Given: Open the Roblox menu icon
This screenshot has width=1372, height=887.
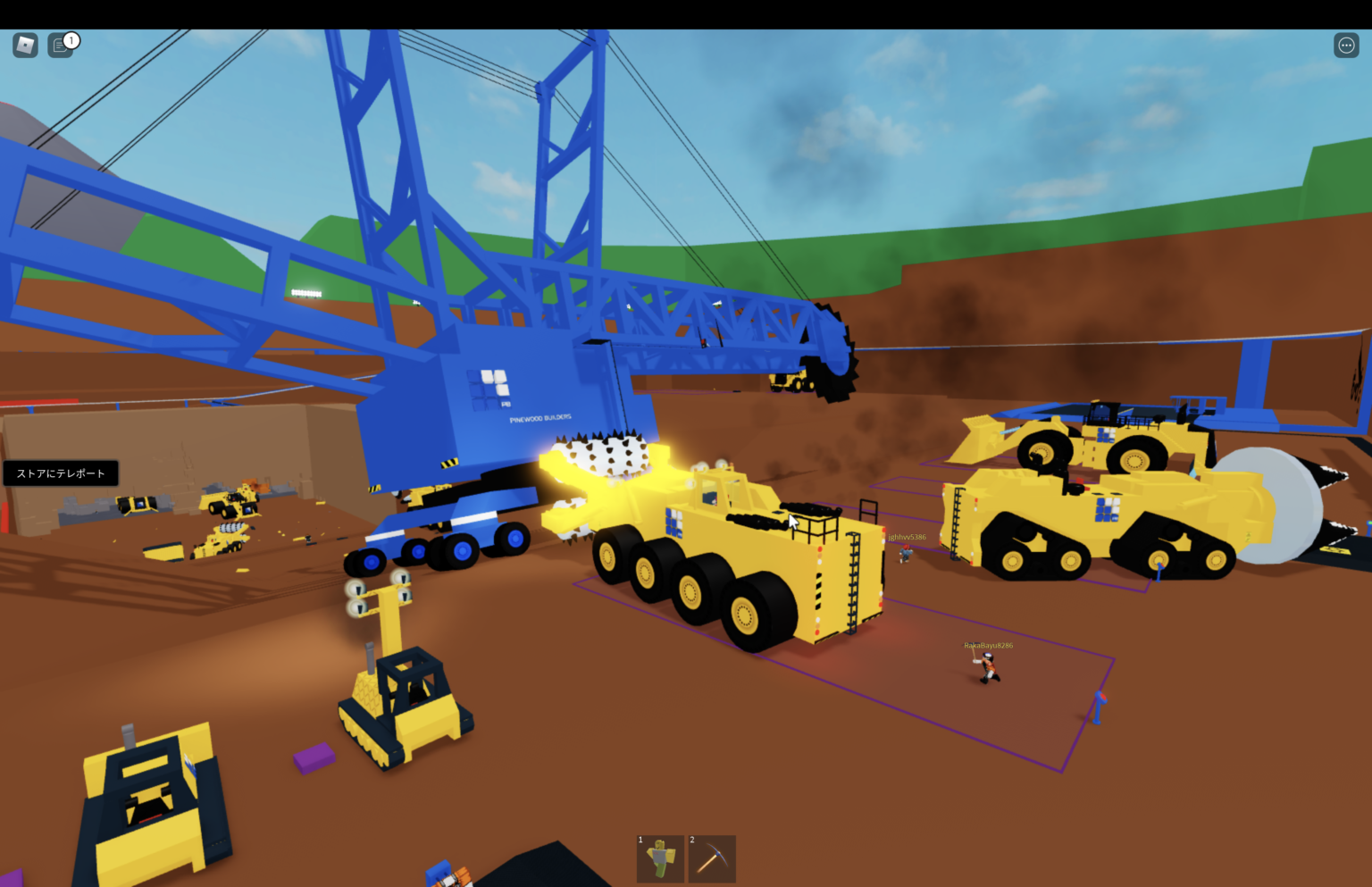Looking at the screenshot, I should pyautogui.click(x=24, y=44).
